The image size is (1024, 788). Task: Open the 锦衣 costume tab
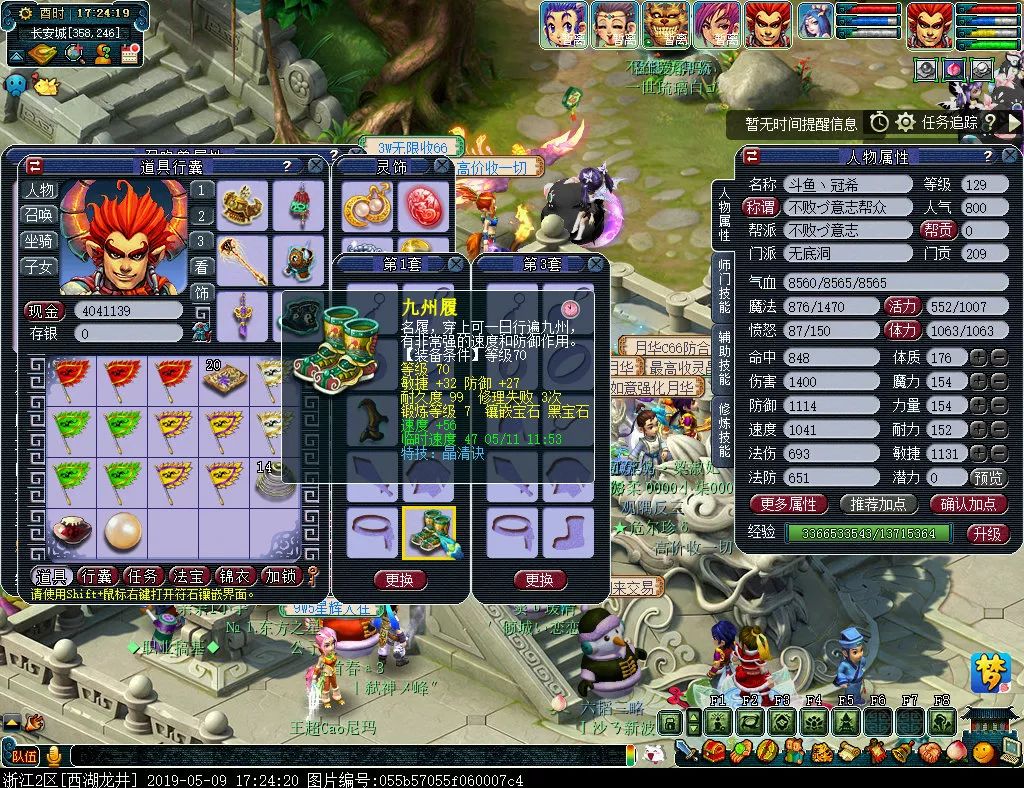(235, 576)
